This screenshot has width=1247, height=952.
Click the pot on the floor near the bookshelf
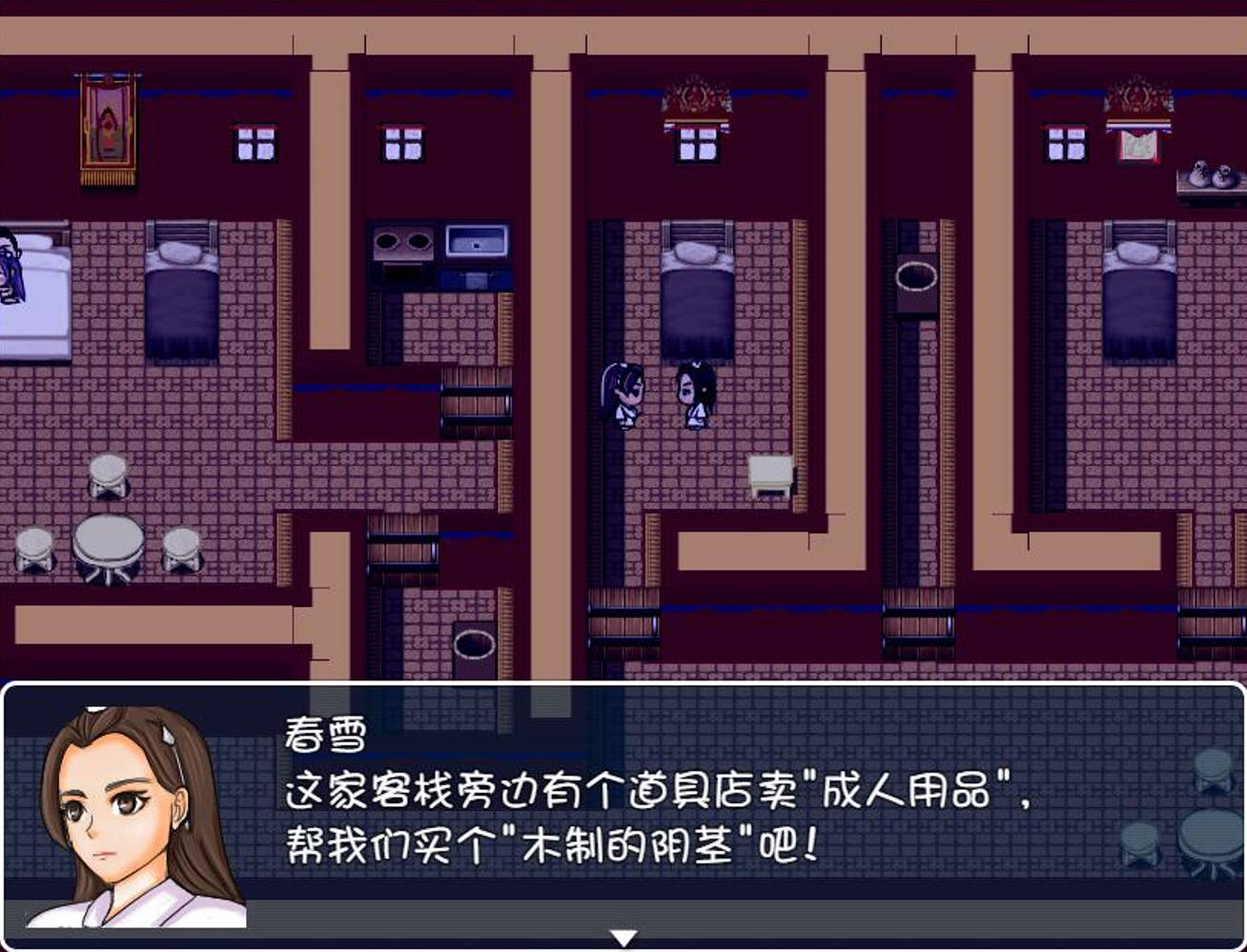[x=474, y=643]
